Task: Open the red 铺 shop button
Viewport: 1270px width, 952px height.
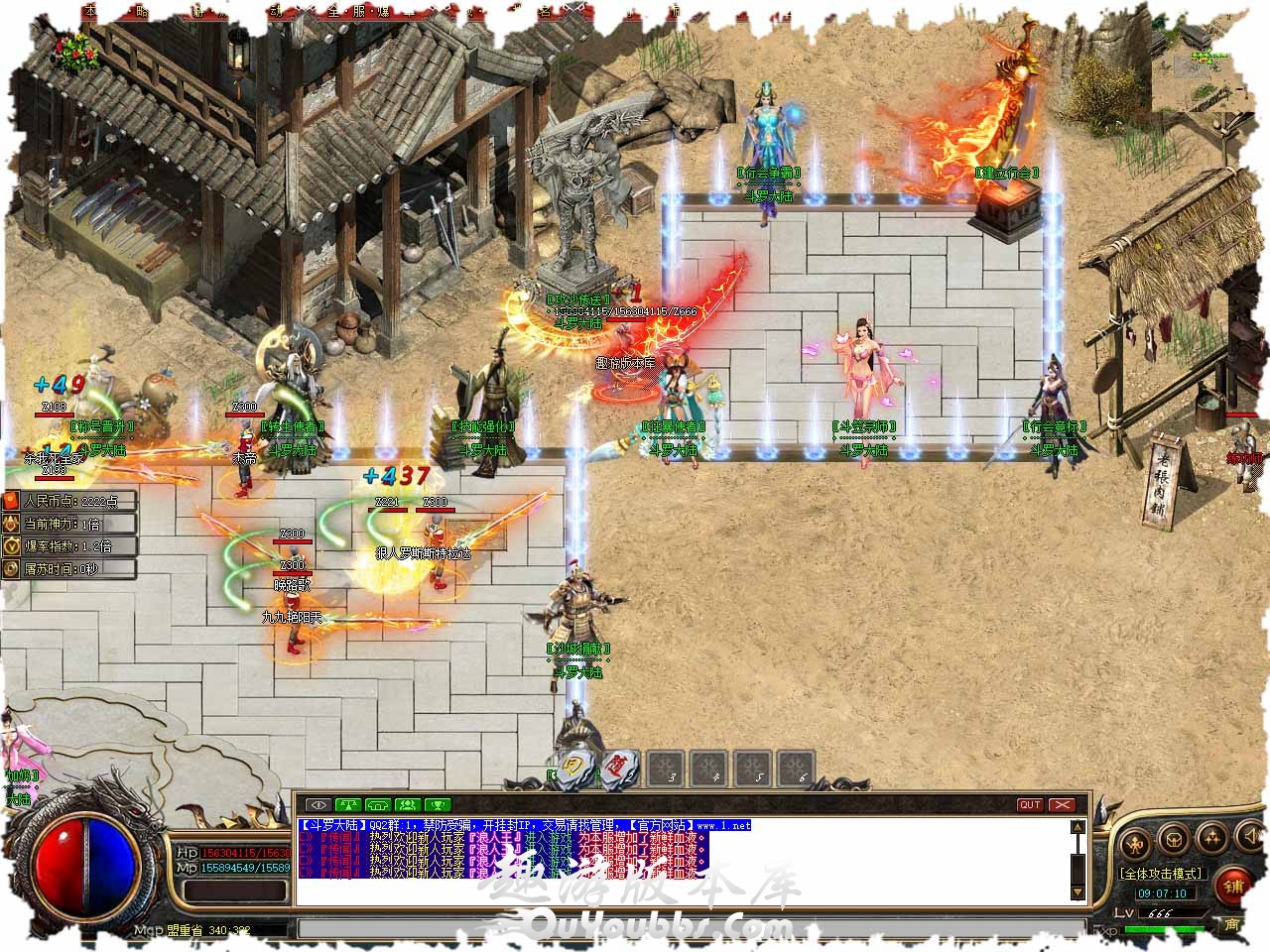Action: (1235, 884)
